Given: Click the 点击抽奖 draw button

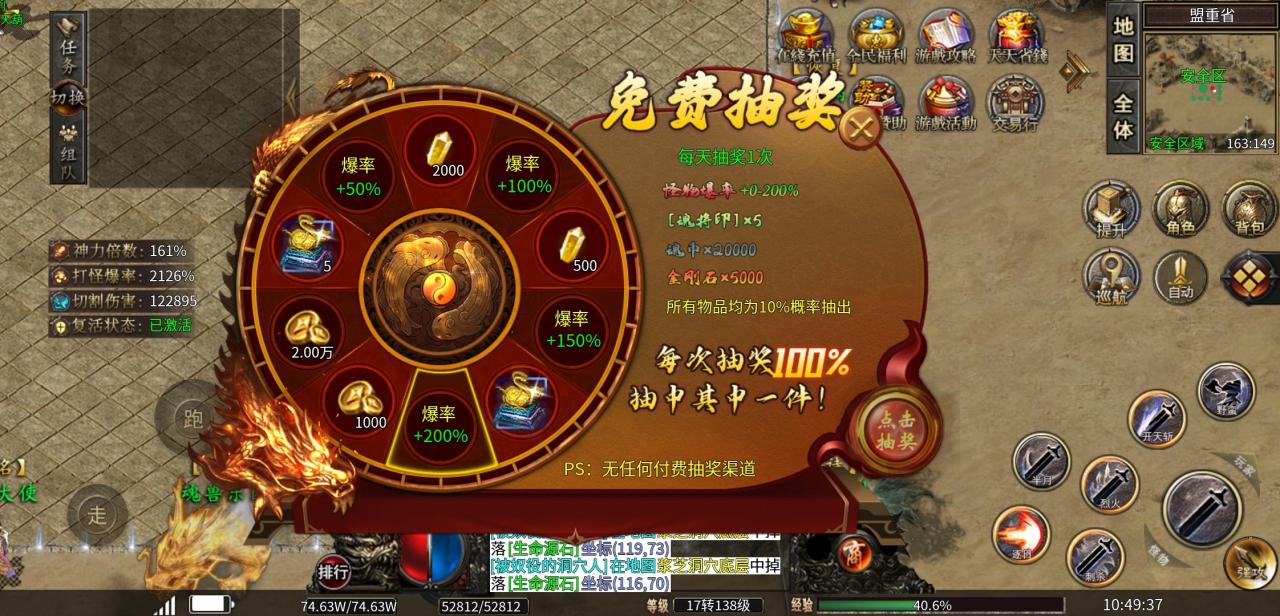Looking at the screenshot, I should tap(898, 430).
